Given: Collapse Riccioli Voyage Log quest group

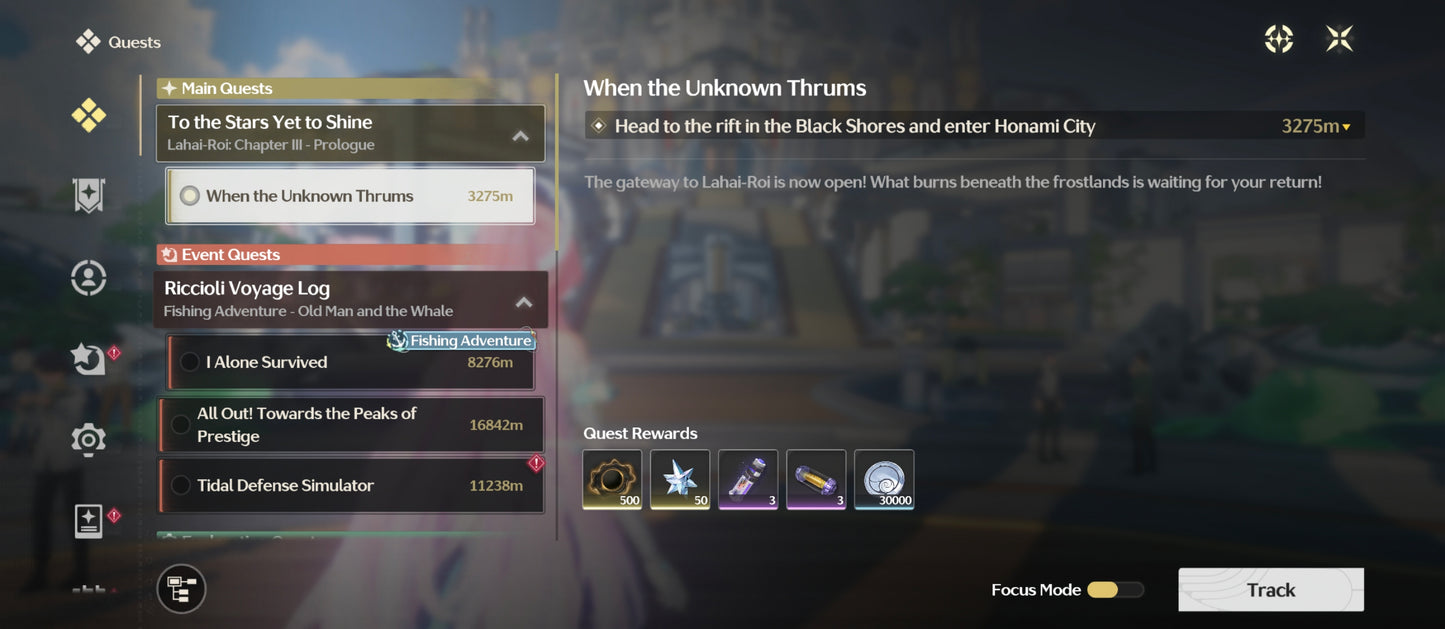Looking at the screenshot, I should coord(523,301).
